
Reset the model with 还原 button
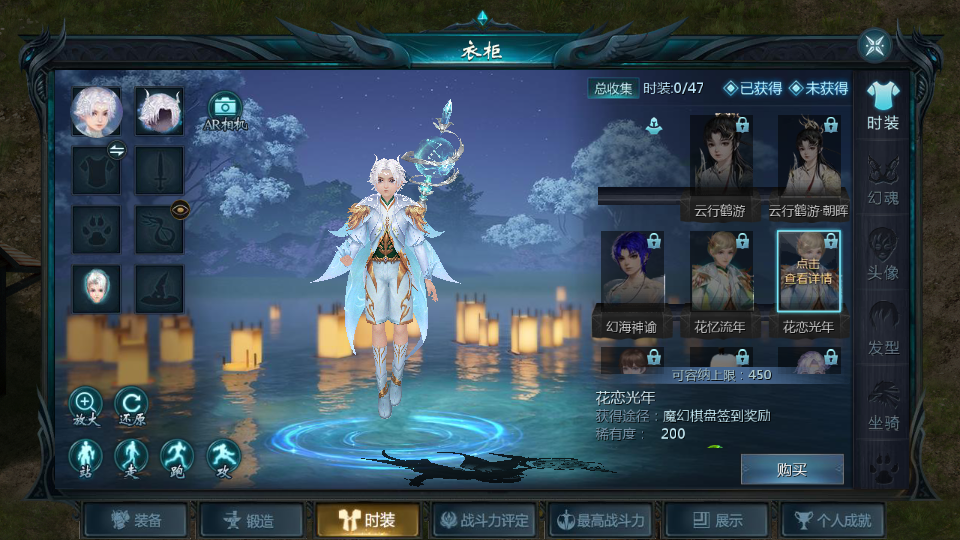[131, 403]
